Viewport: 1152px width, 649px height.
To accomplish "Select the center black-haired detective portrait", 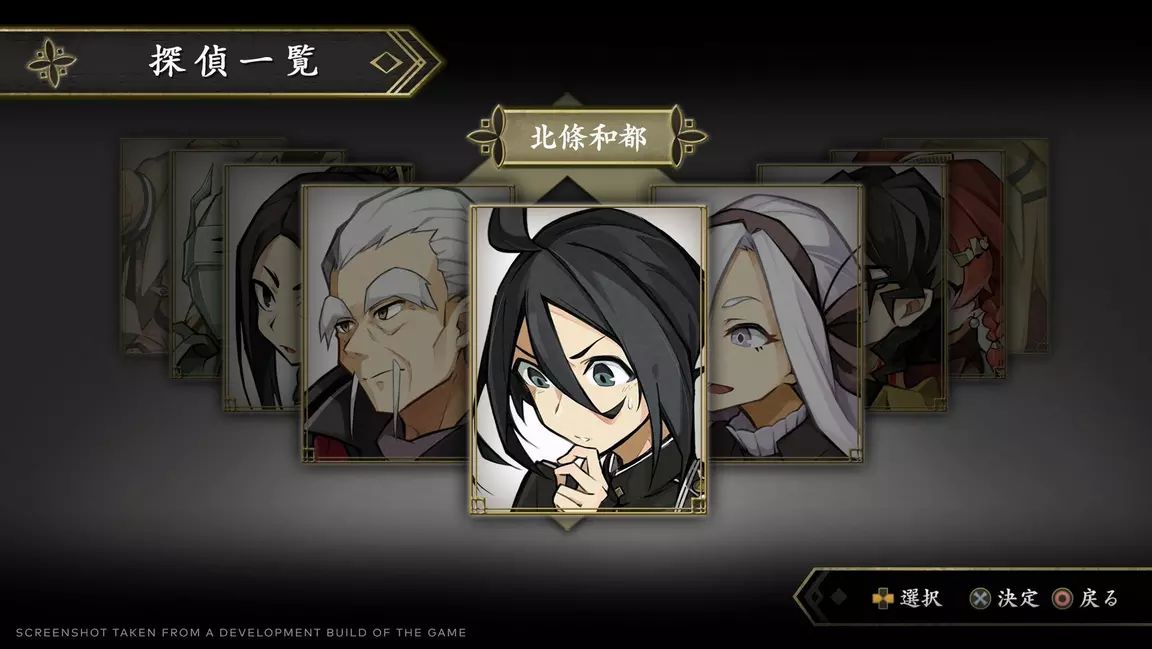I will coord(588,360).
